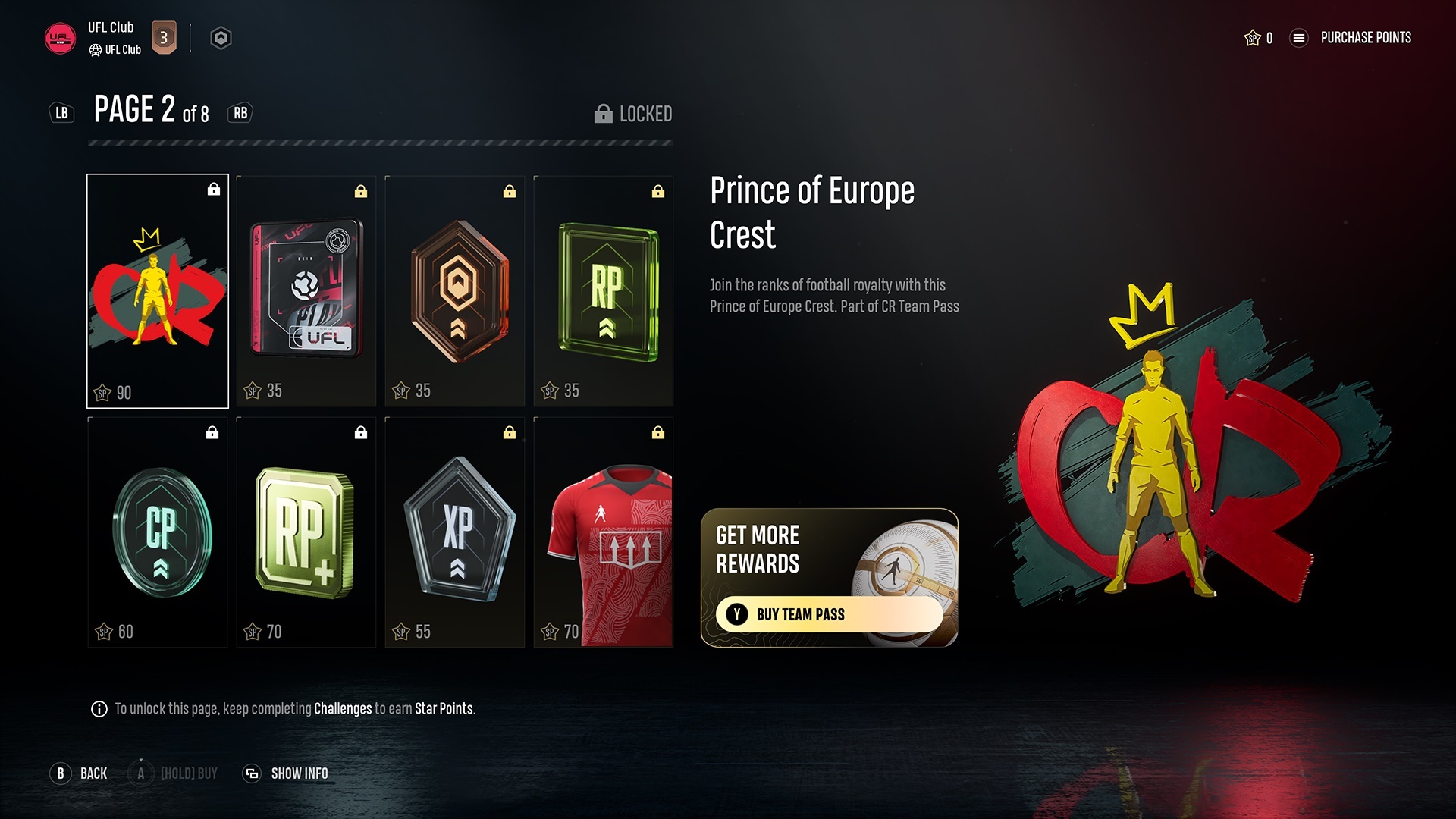Go back to the previous screen

(x=80, y=773)
